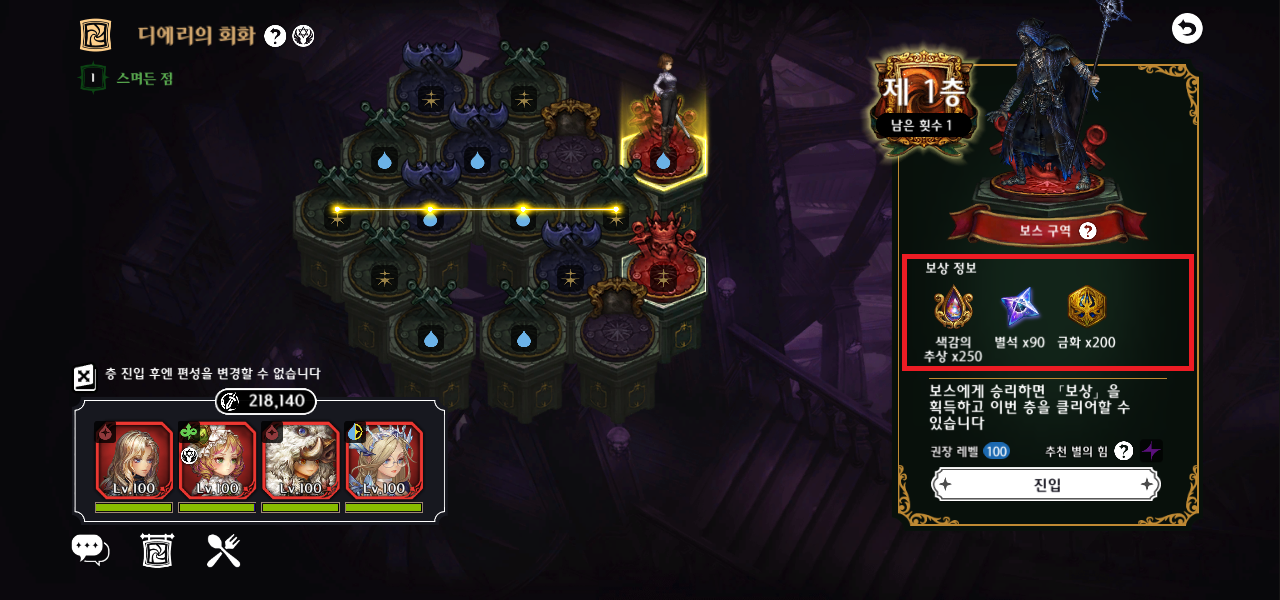Open the fork and knife food menu
The width and height of the screenshot is (1280, 600).
[223, 550]
